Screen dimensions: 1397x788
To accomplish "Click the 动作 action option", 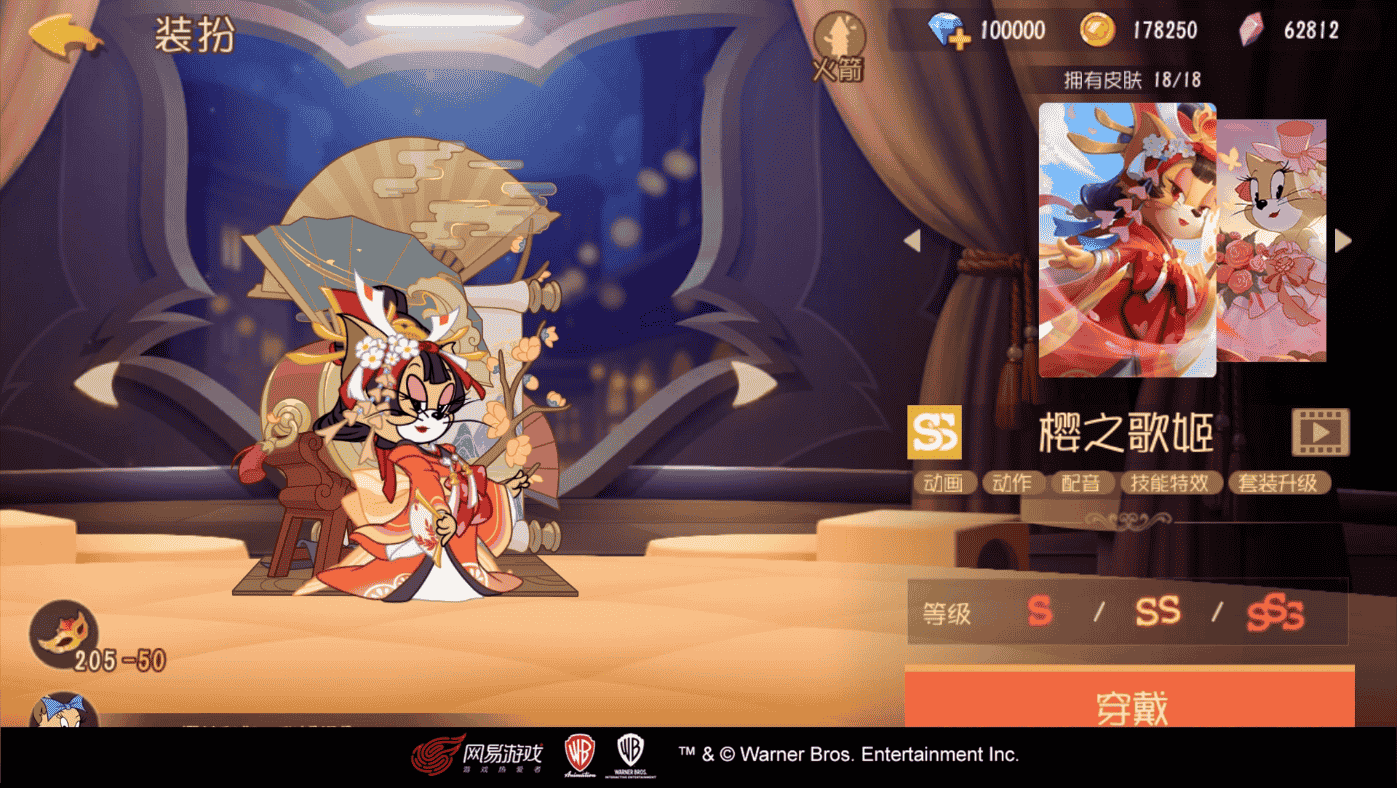I will (x=1013, y=482).
